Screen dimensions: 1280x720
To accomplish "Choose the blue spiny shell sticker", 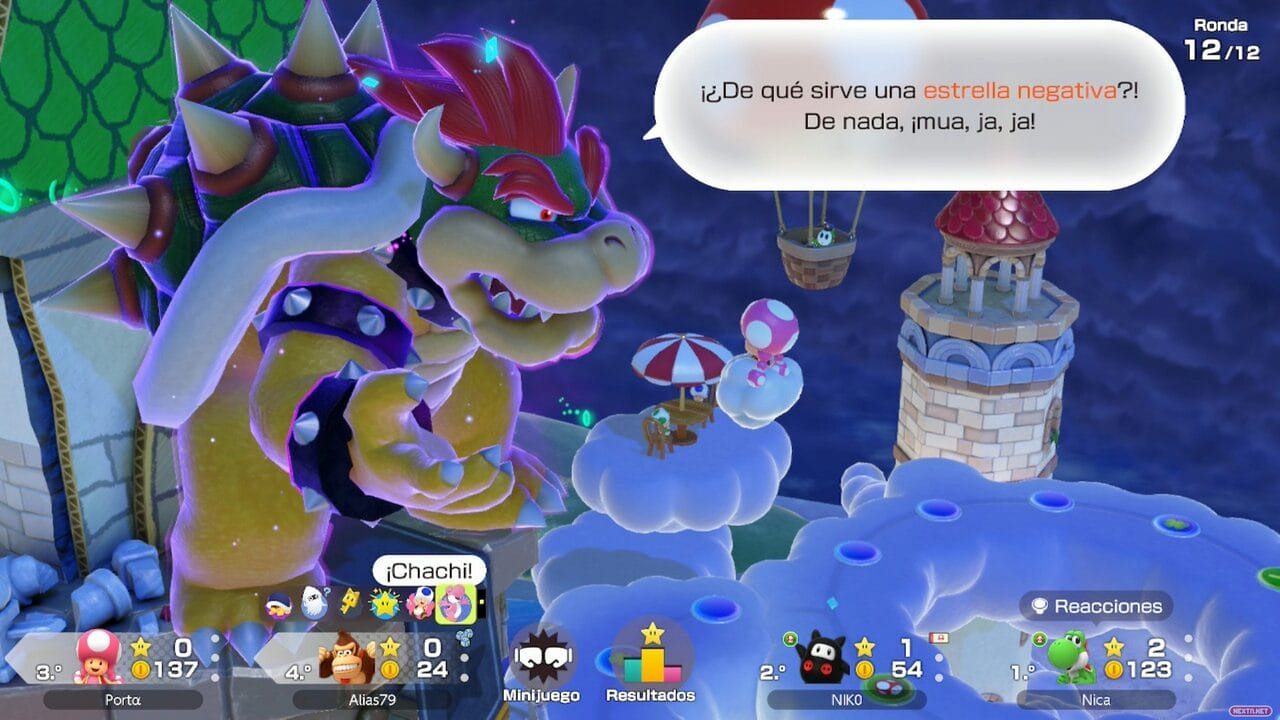I will click(279, 603).
